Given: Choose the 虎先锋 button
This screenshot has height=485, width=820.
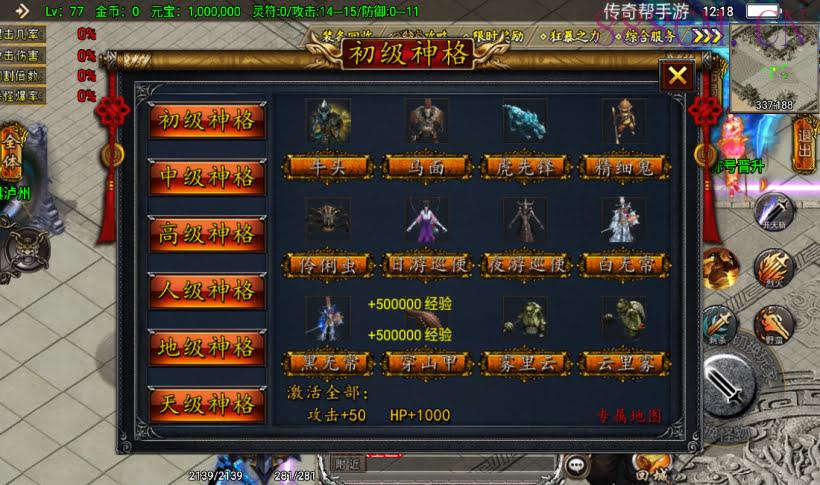Looking at the screenshot, I should (x=524, y=167).
